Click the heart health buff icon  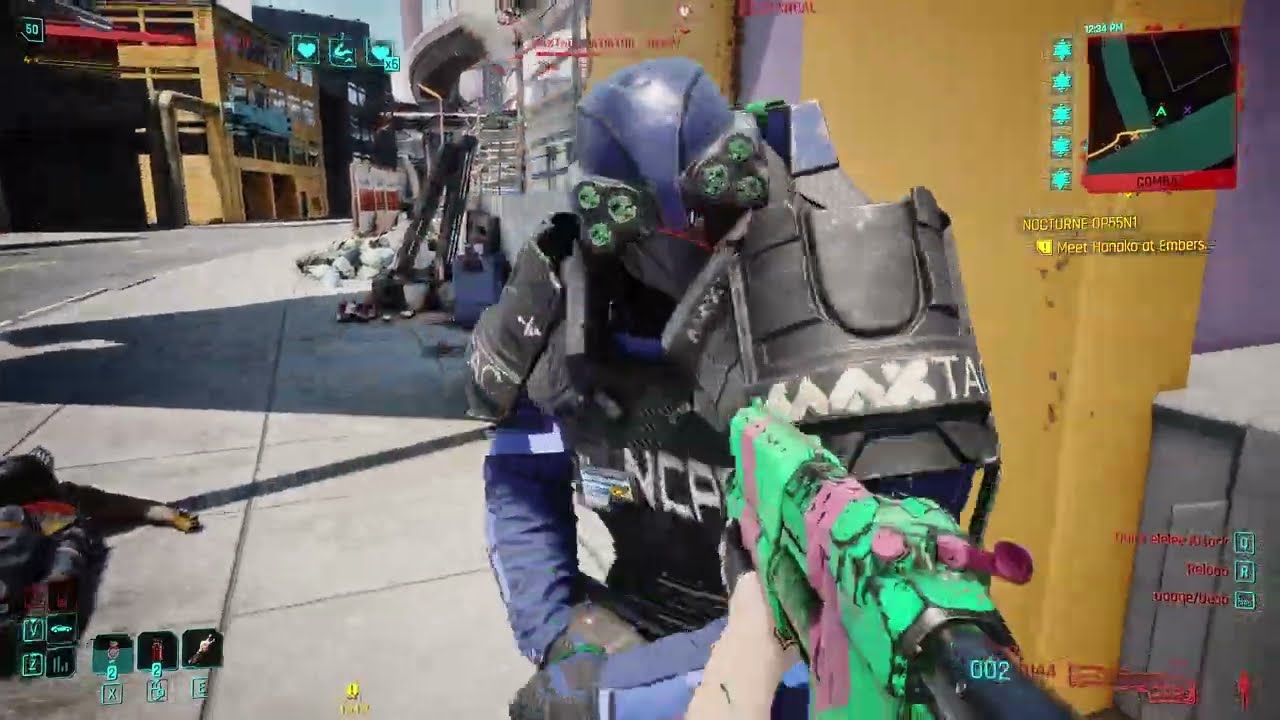(x=306, y=51)
